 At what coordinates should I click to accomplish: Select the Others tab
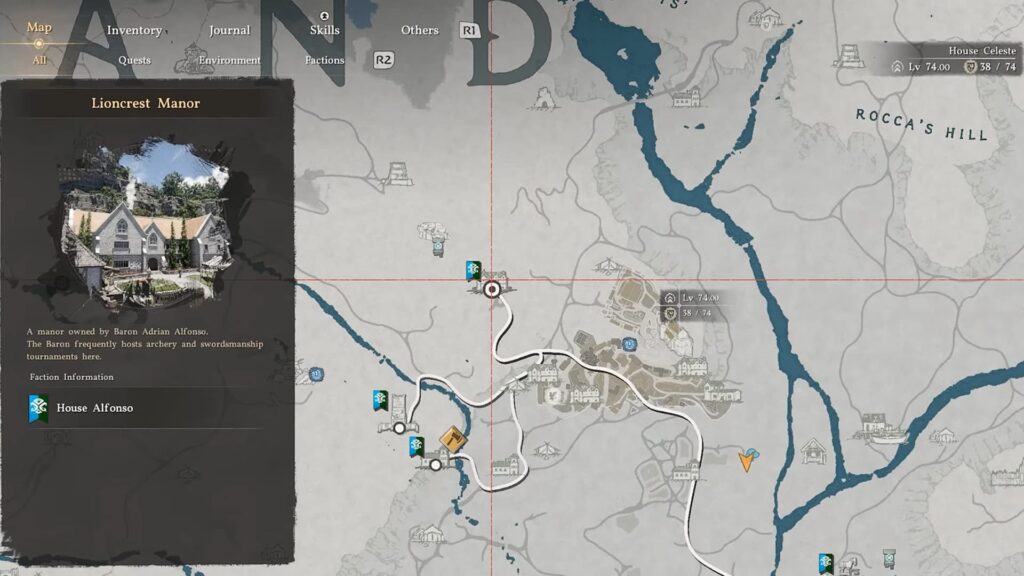point(420,30)
